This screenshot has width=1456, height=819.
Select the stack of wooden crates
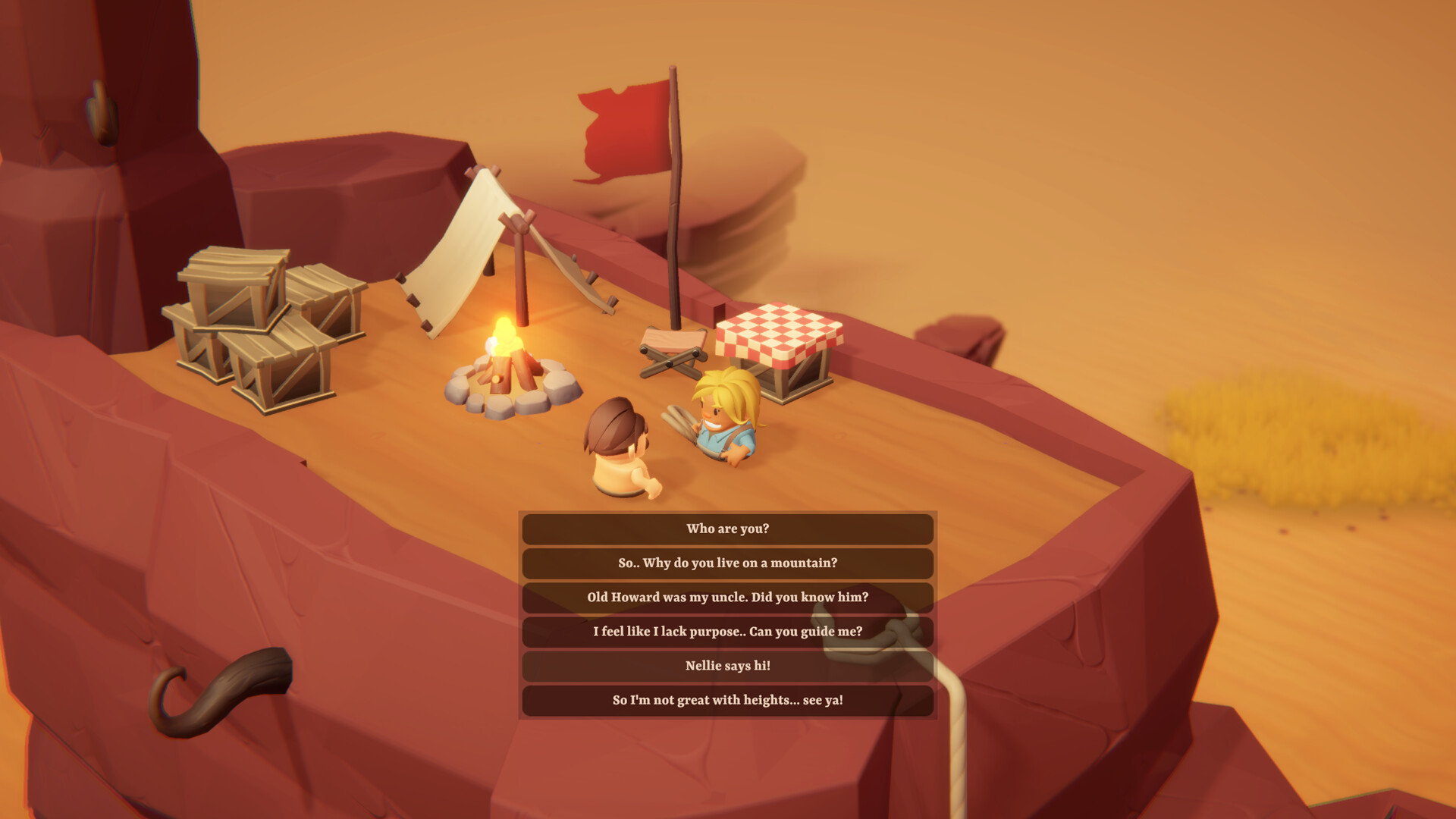coord(258,326)
